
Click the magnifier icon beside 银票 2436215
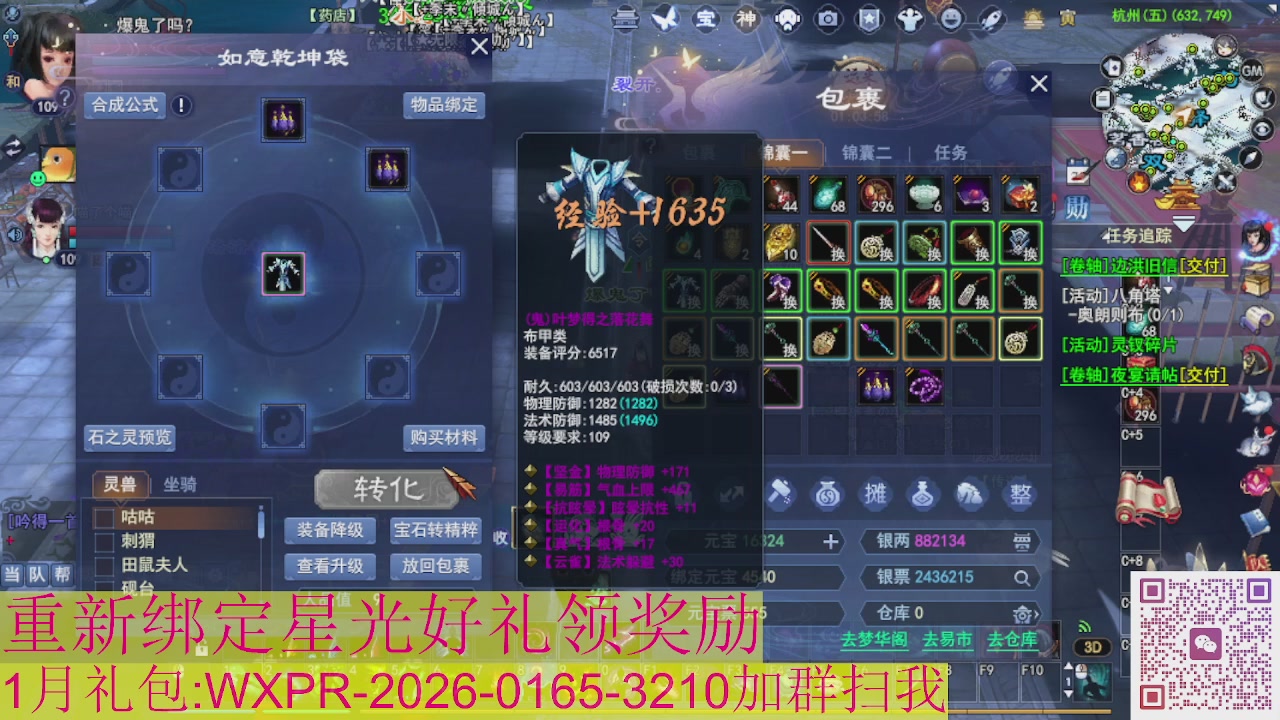tap(1021, 577)
